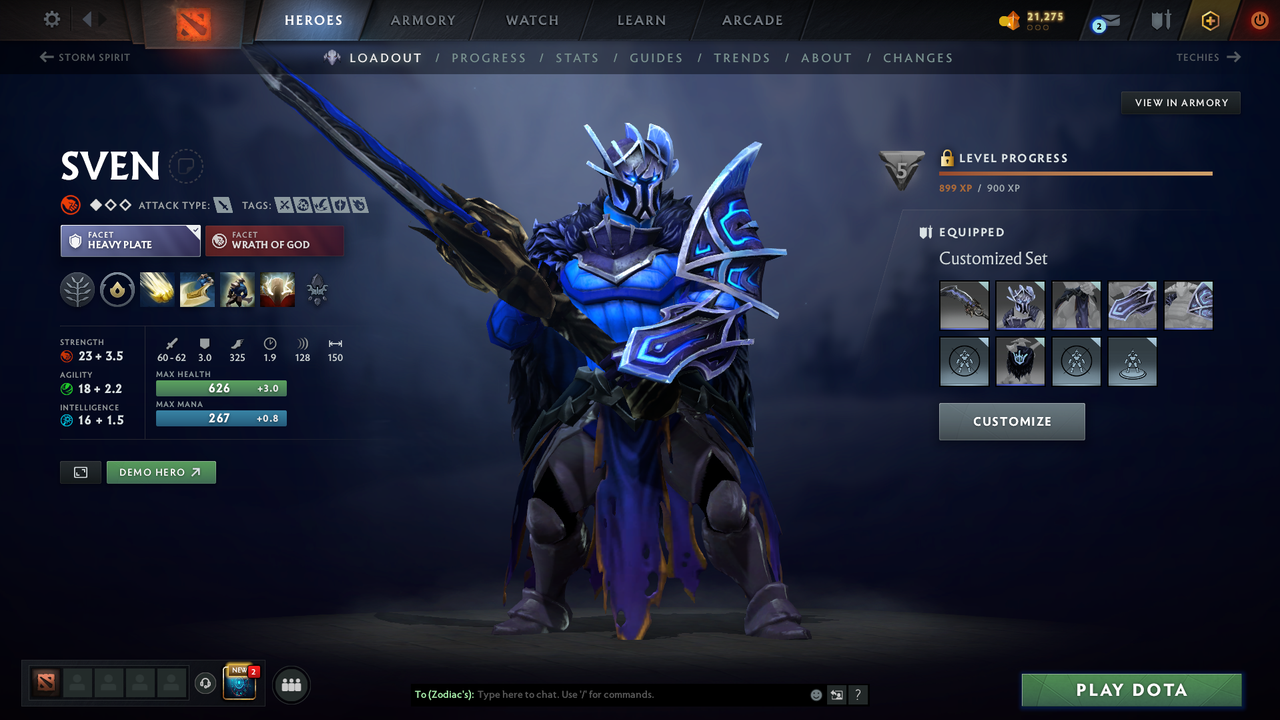Open the friends list people icon

click(290, 684)
